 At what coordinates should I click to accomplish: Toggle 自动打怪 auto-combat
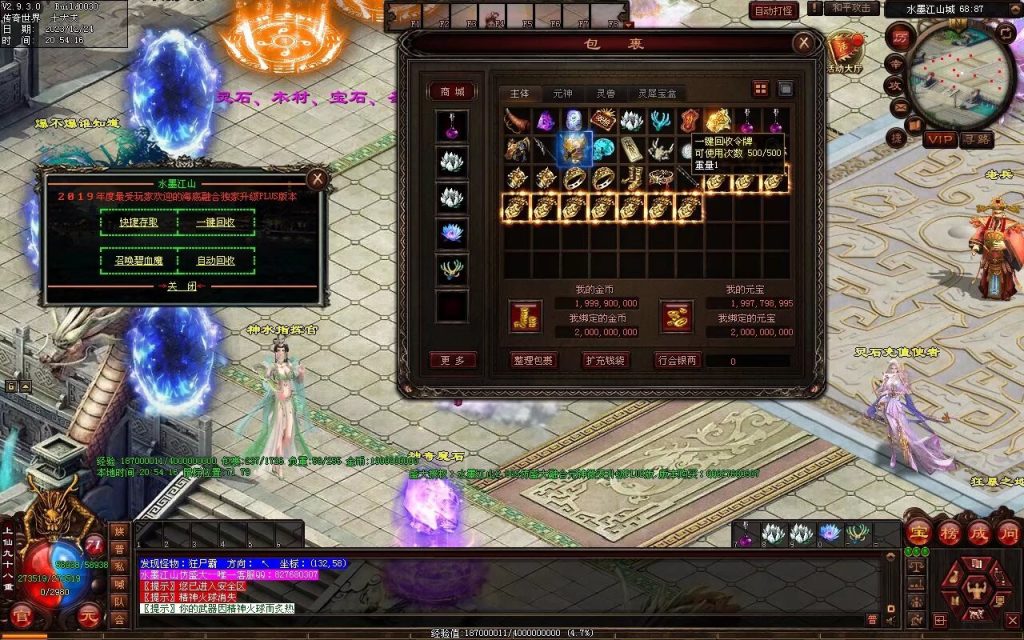[x=774, y=10]
